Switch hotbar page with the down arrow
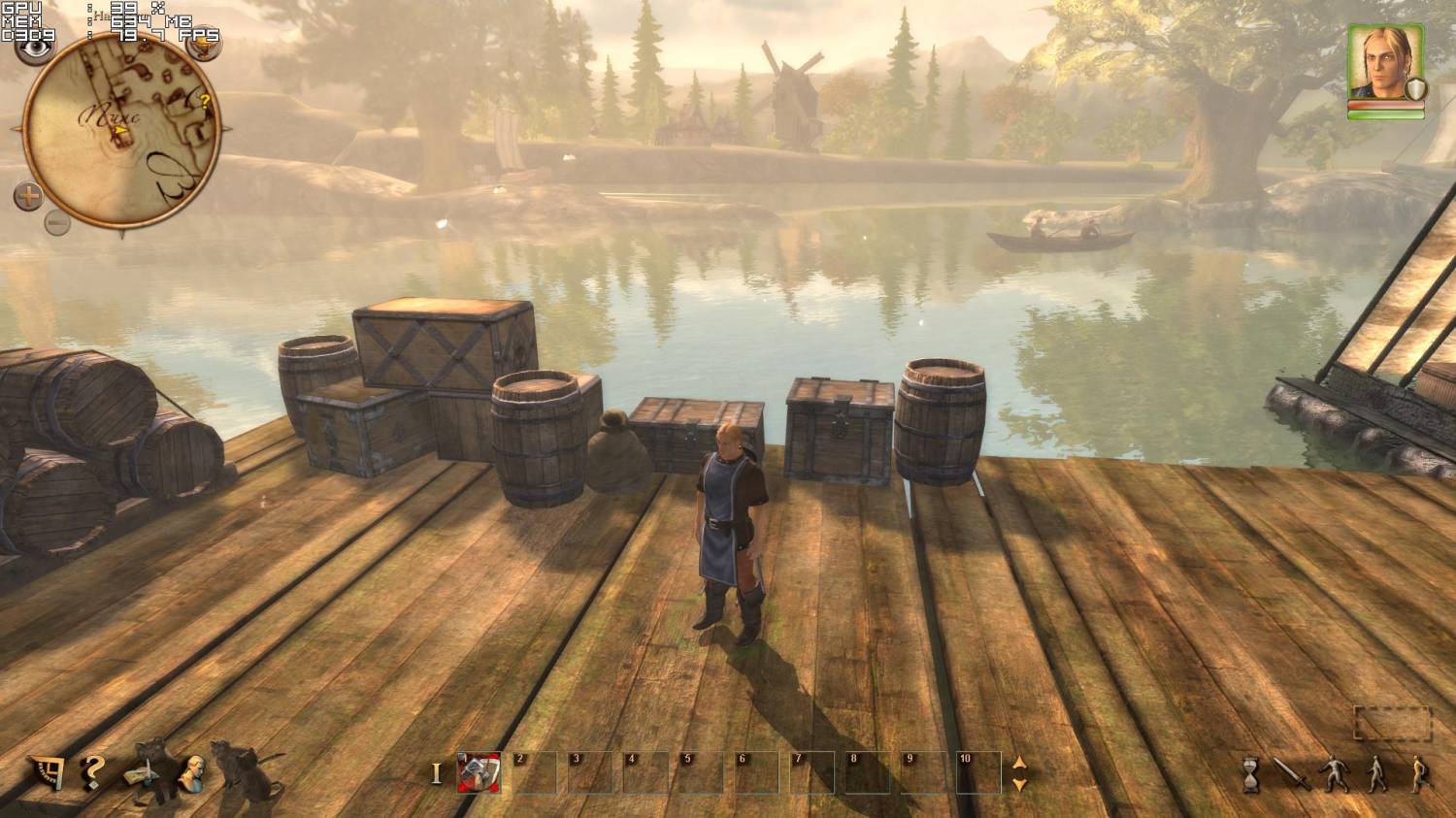This screenshot has height=818, width=1456. click(1019, 784)
